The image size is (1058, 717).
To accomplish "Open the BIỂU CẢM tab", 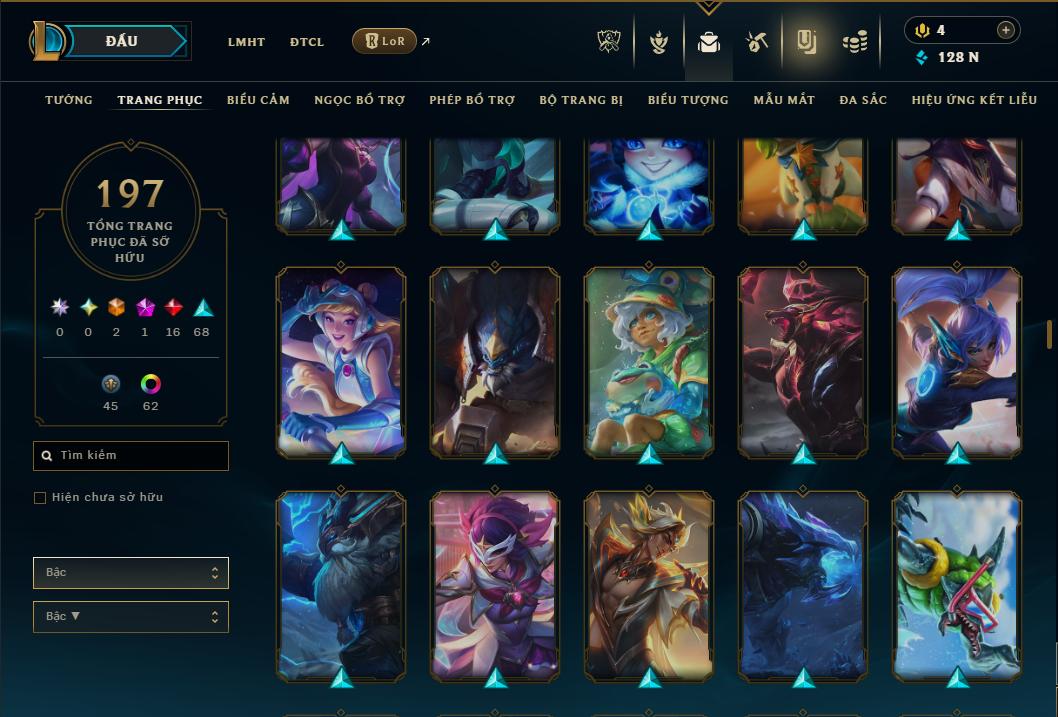I will point(258,100).
